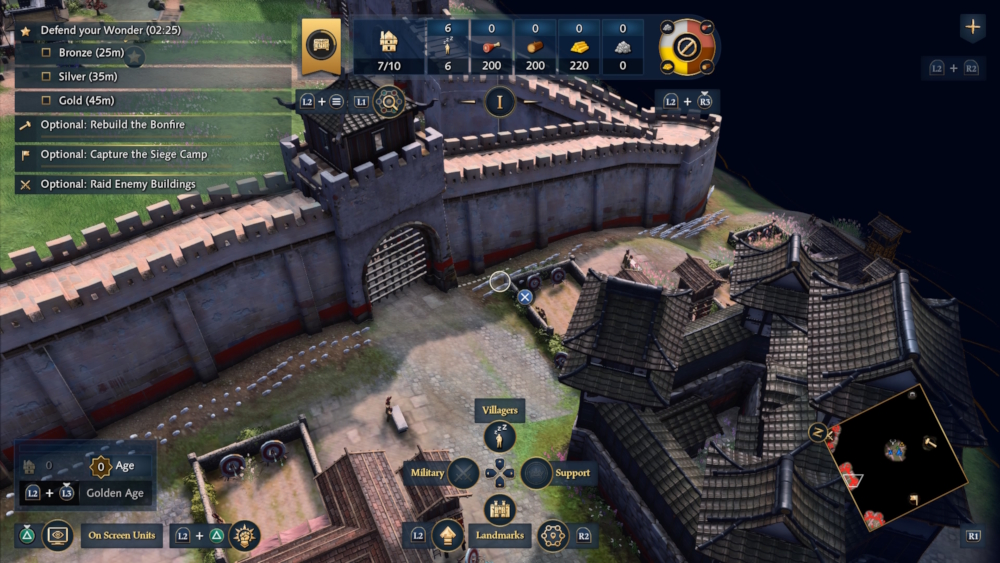Screen dimensions: 1000x563
Task: Click the idle villager icon on the minimap
Action: click(817, 431)
